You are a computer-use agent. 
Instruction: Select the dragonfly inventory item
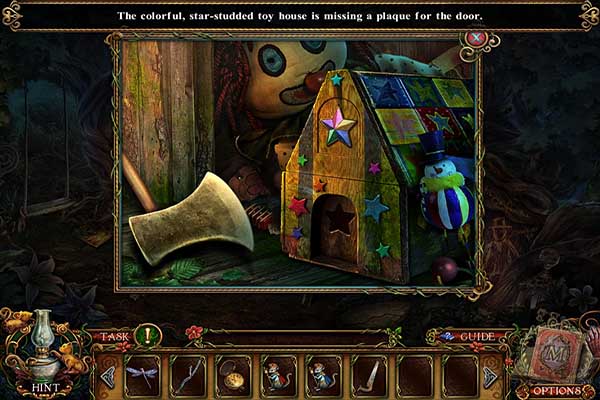(x=141, y=376)
